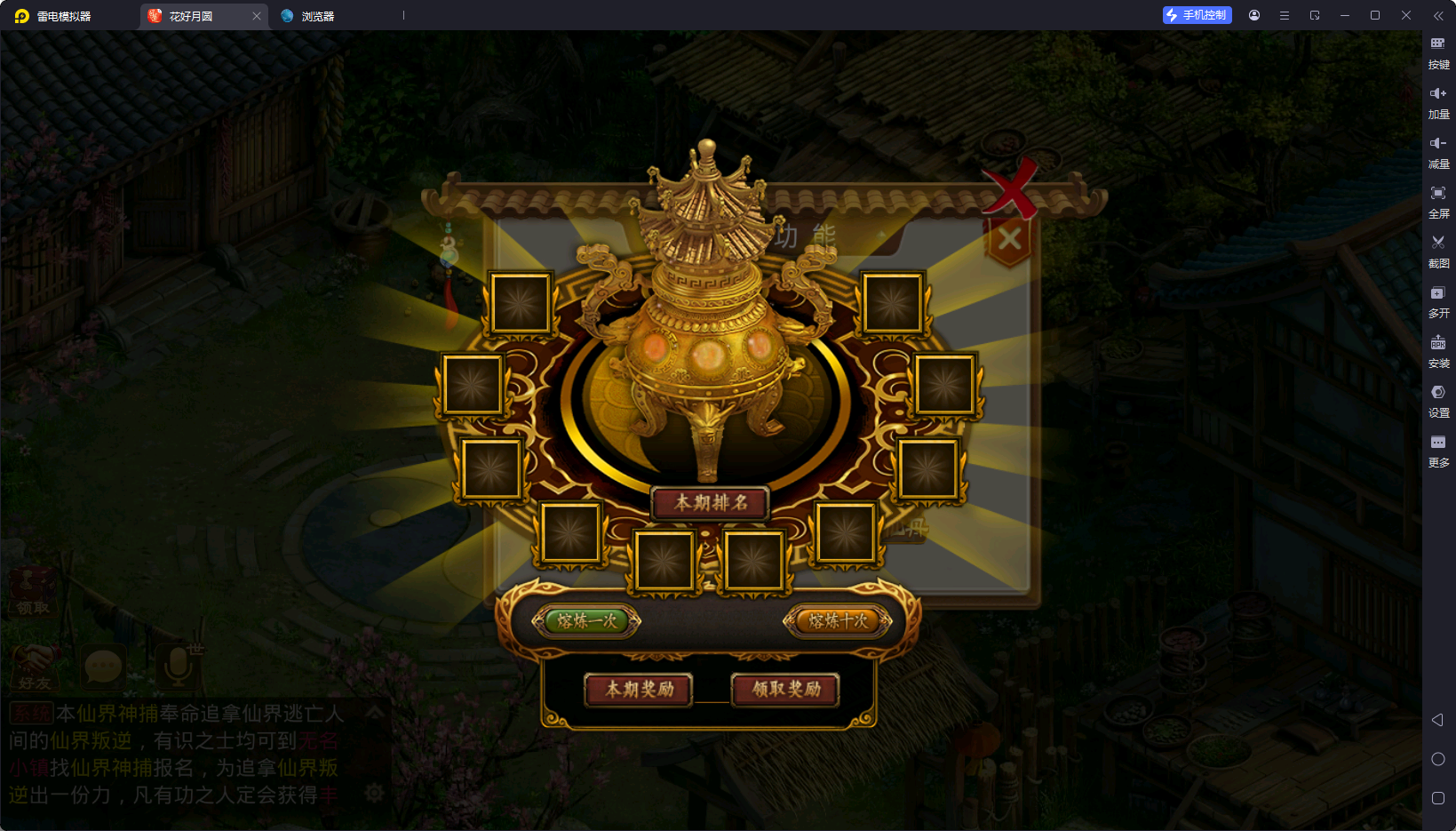Smelt ten times with 熔炼十次
Image resolution: width=1456 pixels, height=831 pixels.
pyautogui.click(x=838, y=621)
